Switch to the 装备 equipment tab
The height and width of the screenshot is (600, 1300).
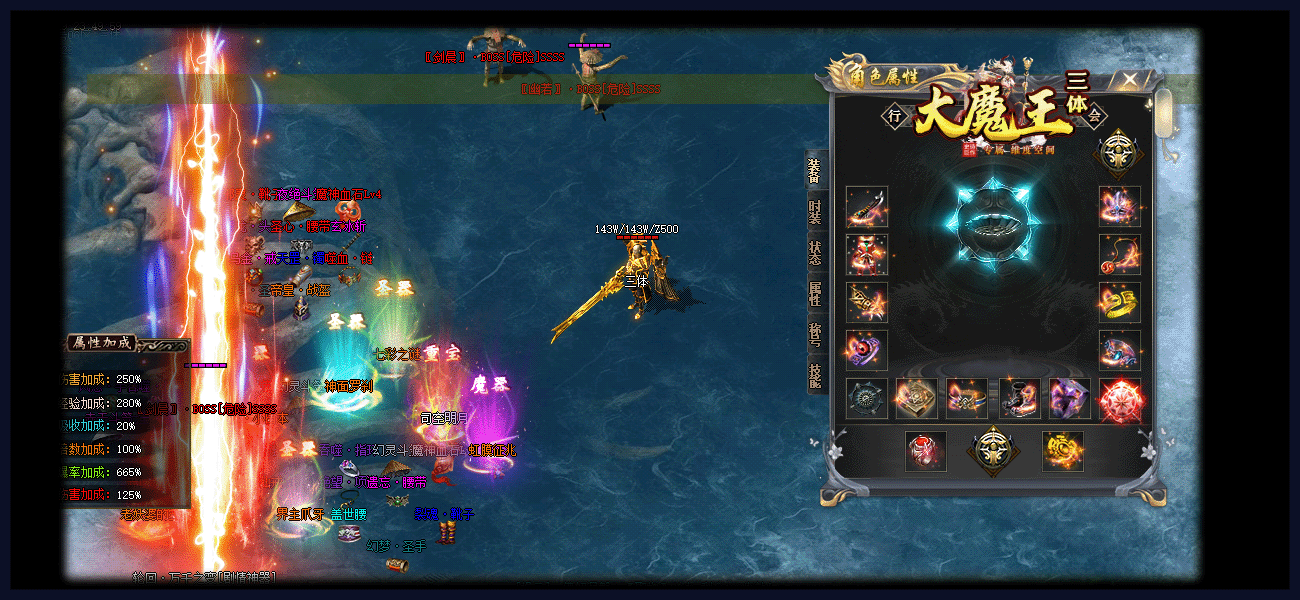(x=815, y=171)
